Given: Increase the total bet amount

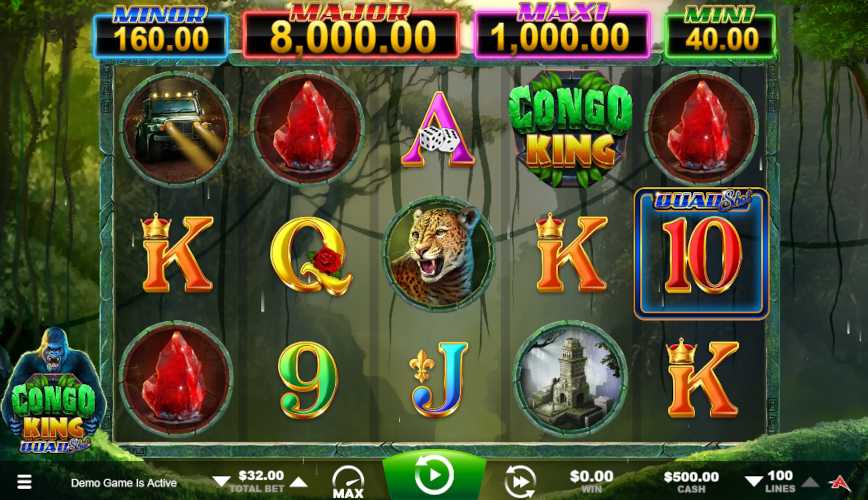Looking at the screenshot, I should (x=298, y=481).
